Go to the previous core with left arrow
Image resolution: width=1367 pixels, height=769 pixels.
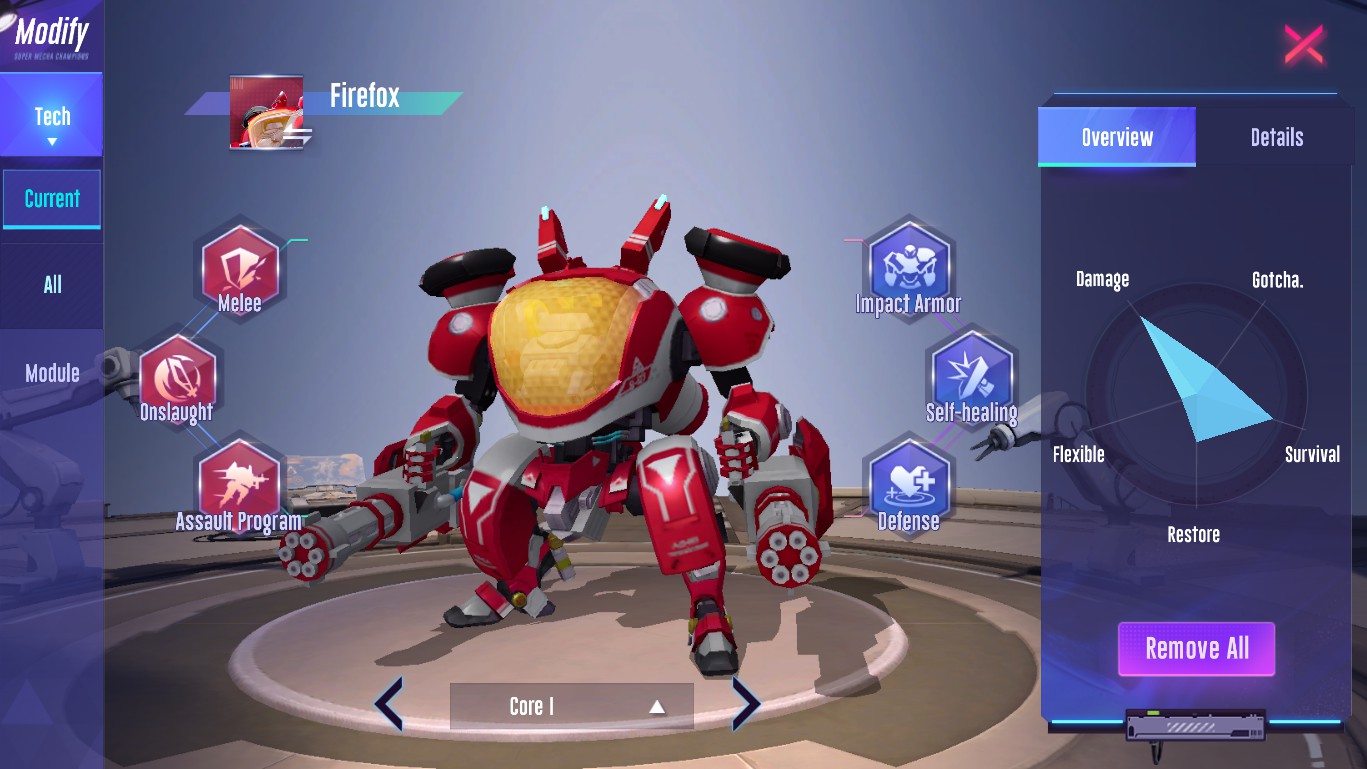click(389, 704)
